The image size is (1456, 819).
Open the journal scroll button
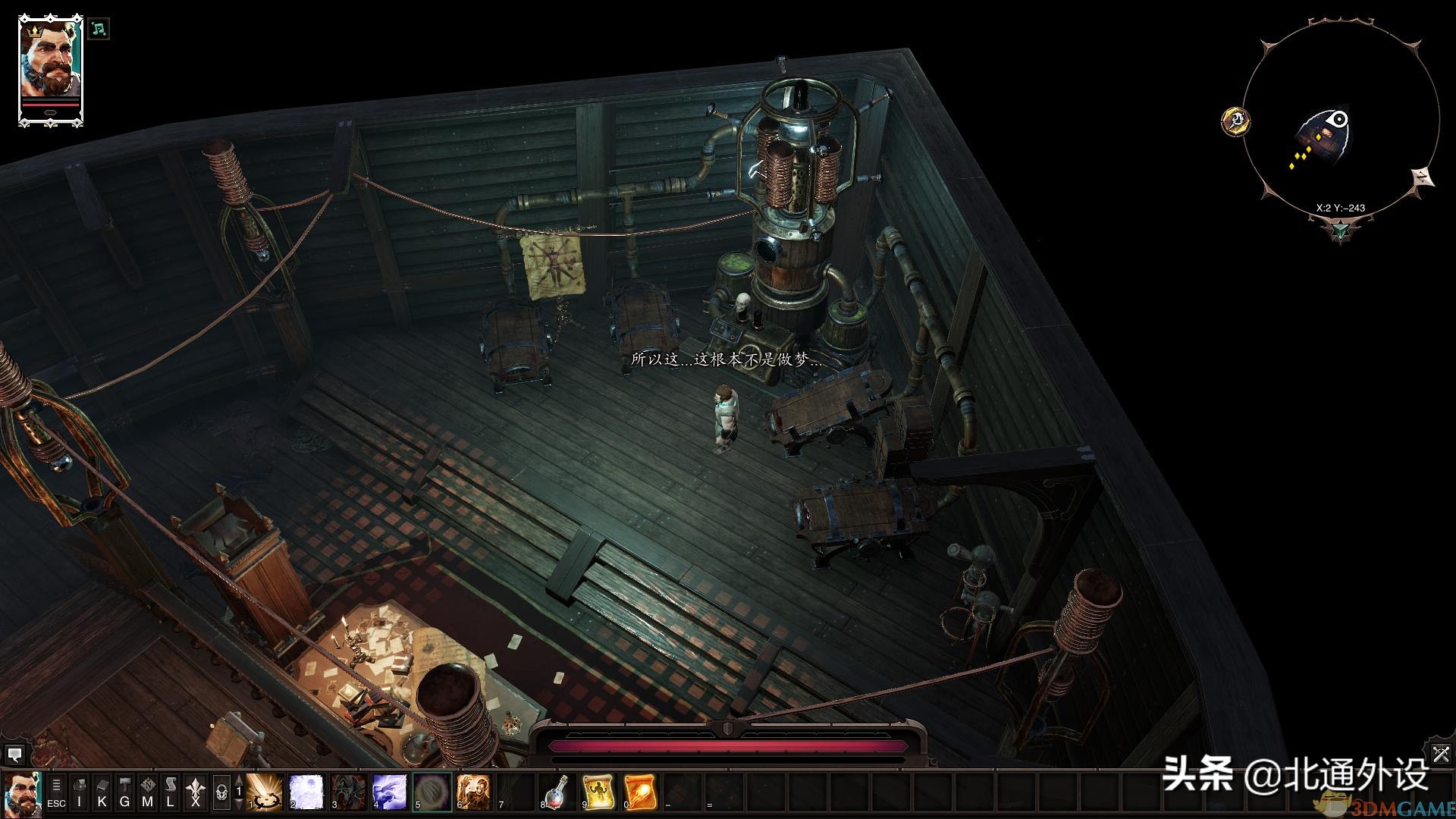[x=171, y=792]
